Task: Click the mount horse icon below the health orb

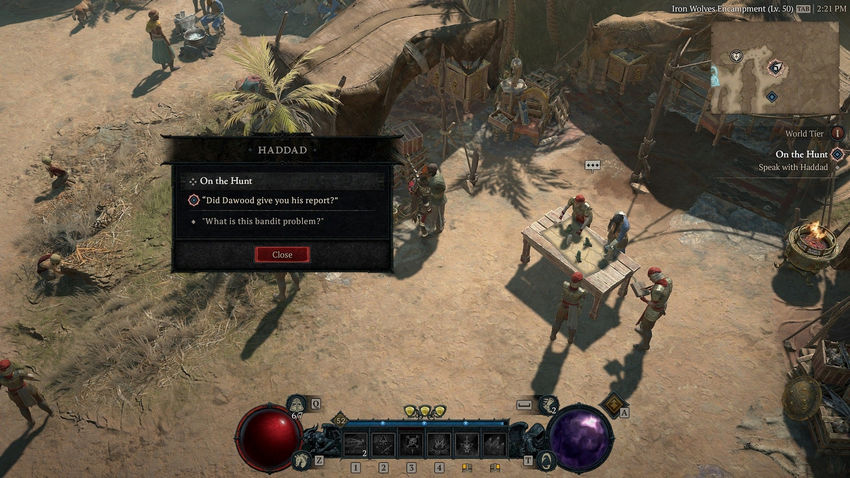Action: point(299,460)
